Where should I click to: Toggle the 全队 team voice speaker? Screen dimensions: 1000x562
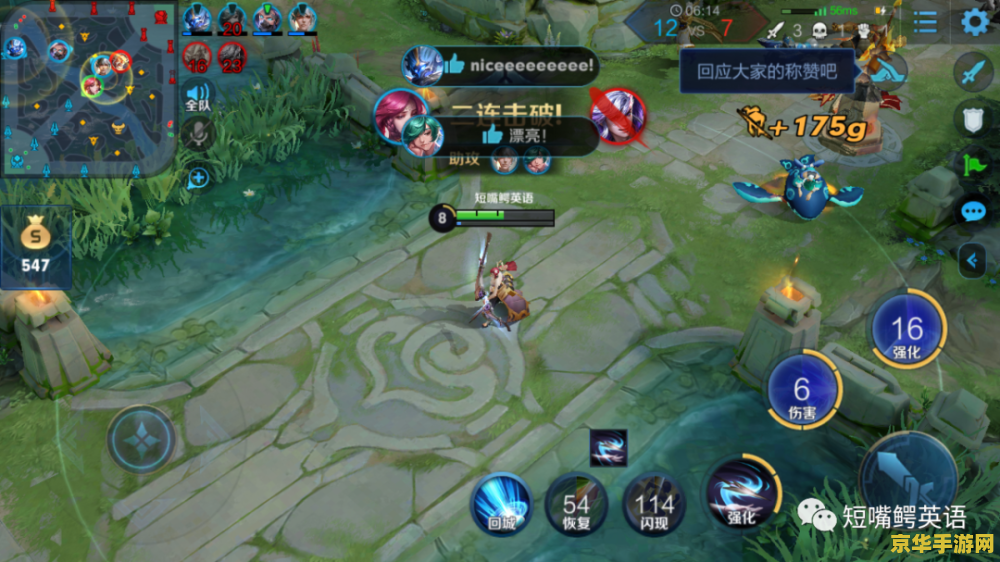[198, 96]
